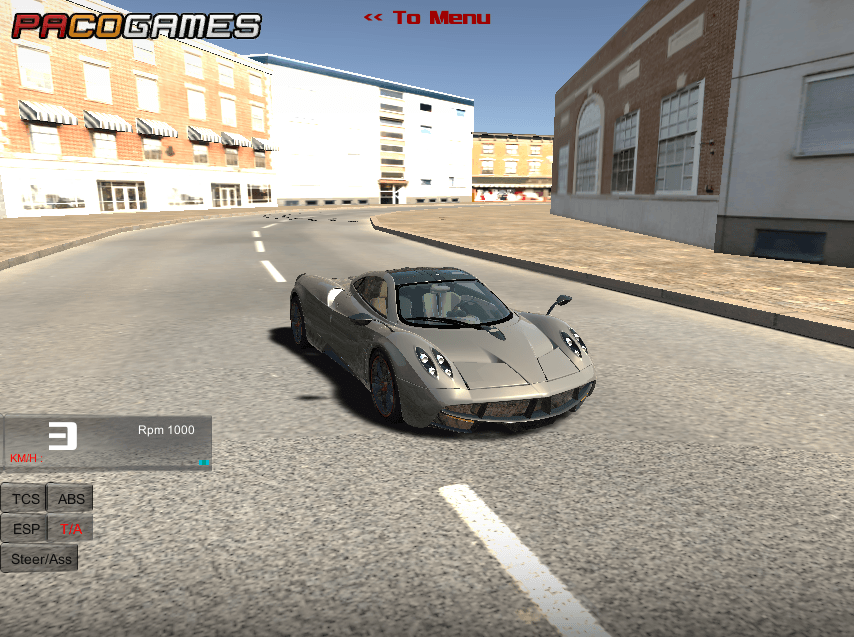Switch the ESP stability button
The image size is (854, 637).
point(26,529)
